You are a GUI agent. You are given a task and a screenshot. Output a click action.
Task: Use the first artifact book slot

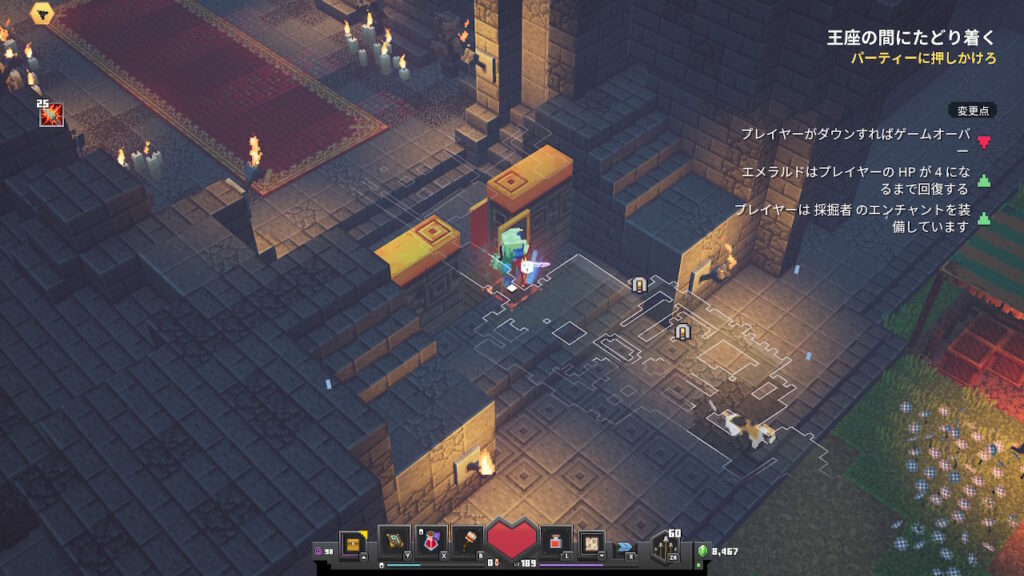(394, 541)
